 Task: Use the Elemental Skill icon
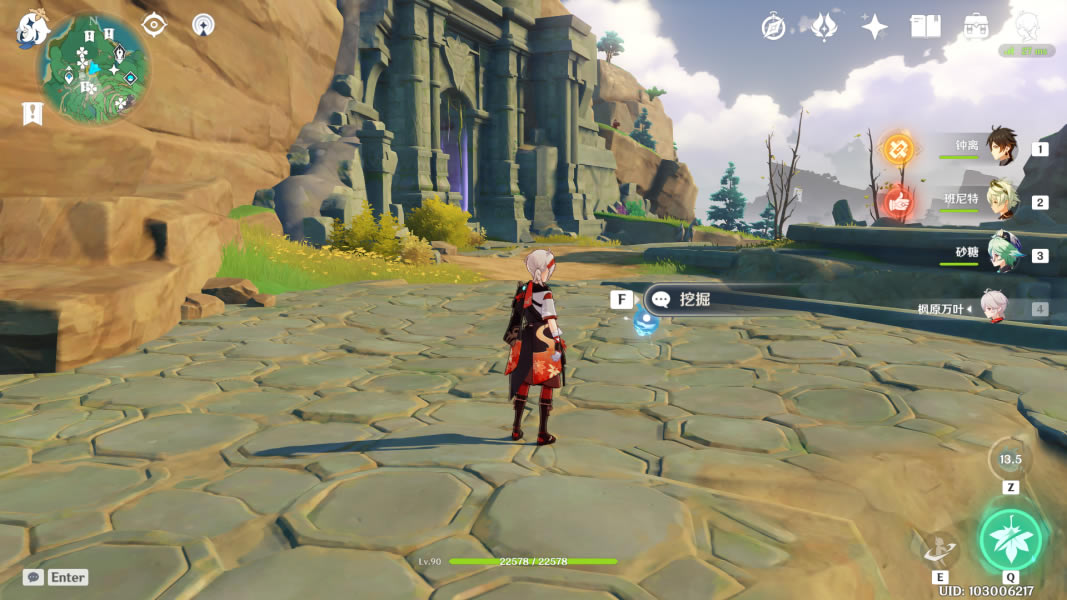click(x=940, y=548)
